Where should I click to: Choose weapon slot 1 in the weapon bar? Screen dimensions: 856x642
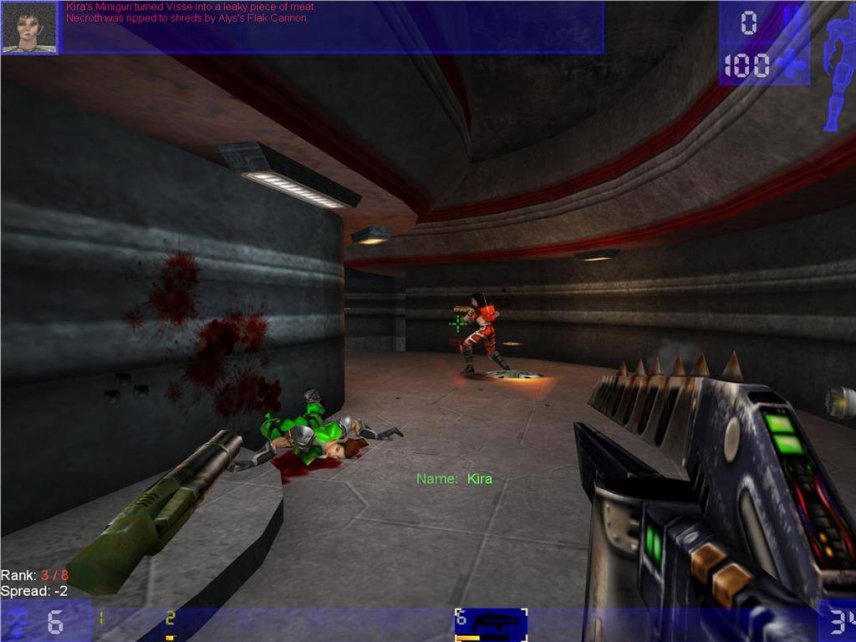(101, 622)
